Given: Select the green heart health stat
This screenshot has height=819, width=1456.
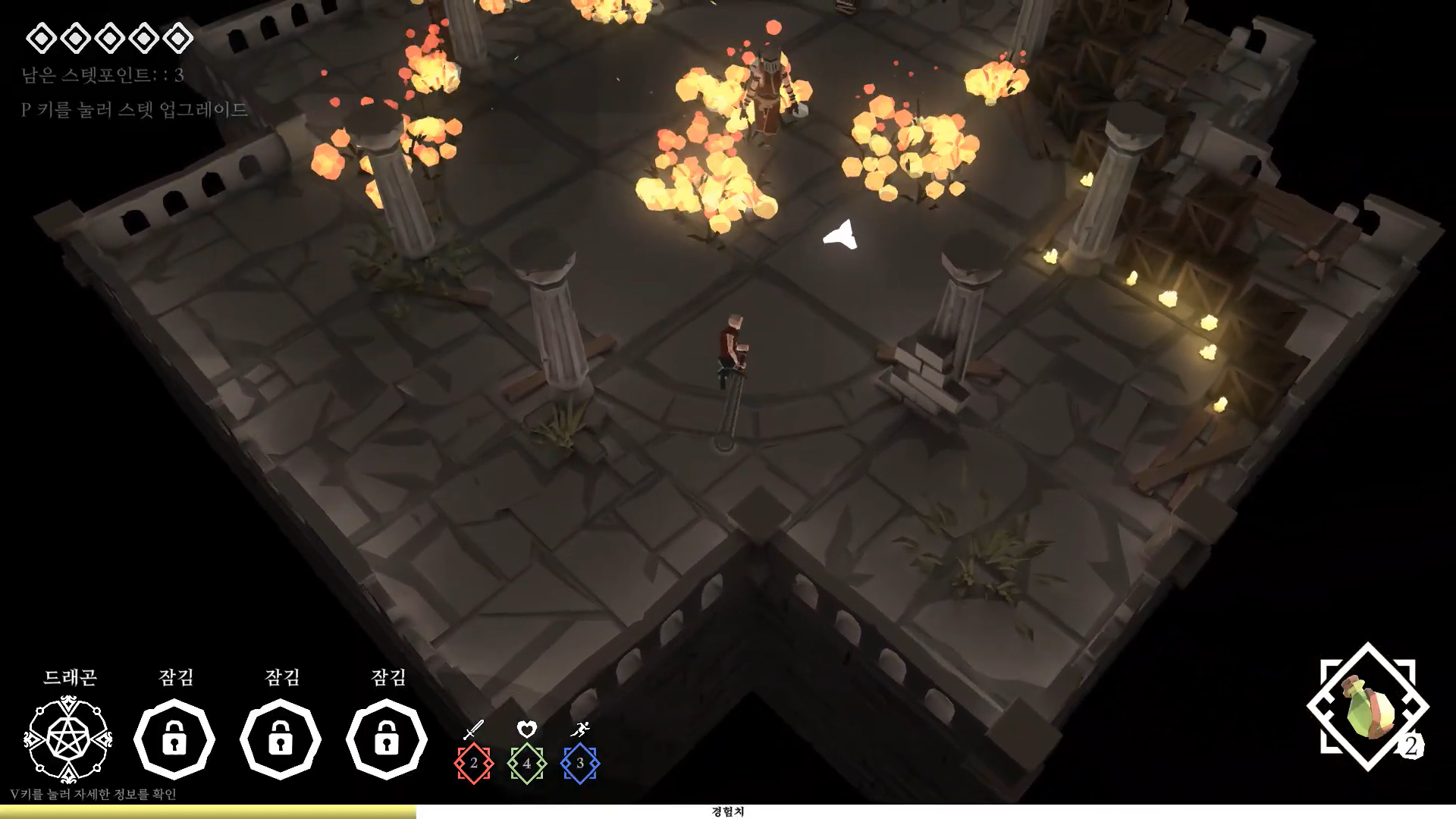Looking at the screenshot, I should [527, 763].
